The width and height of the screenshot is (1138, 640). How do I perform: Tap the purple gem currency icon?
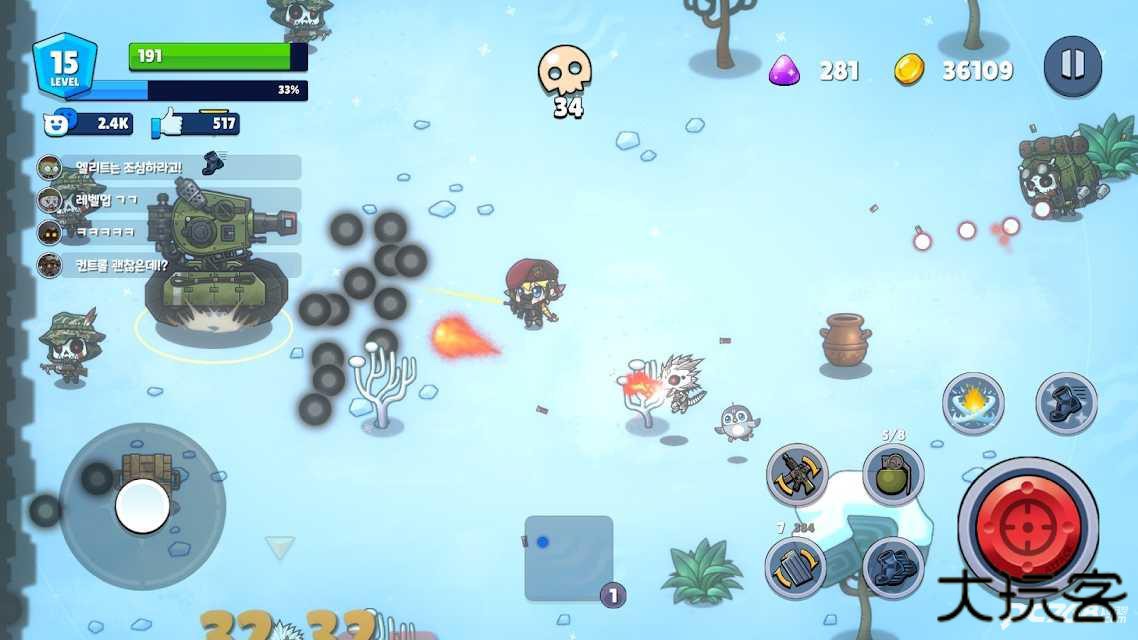click(784, 70)
